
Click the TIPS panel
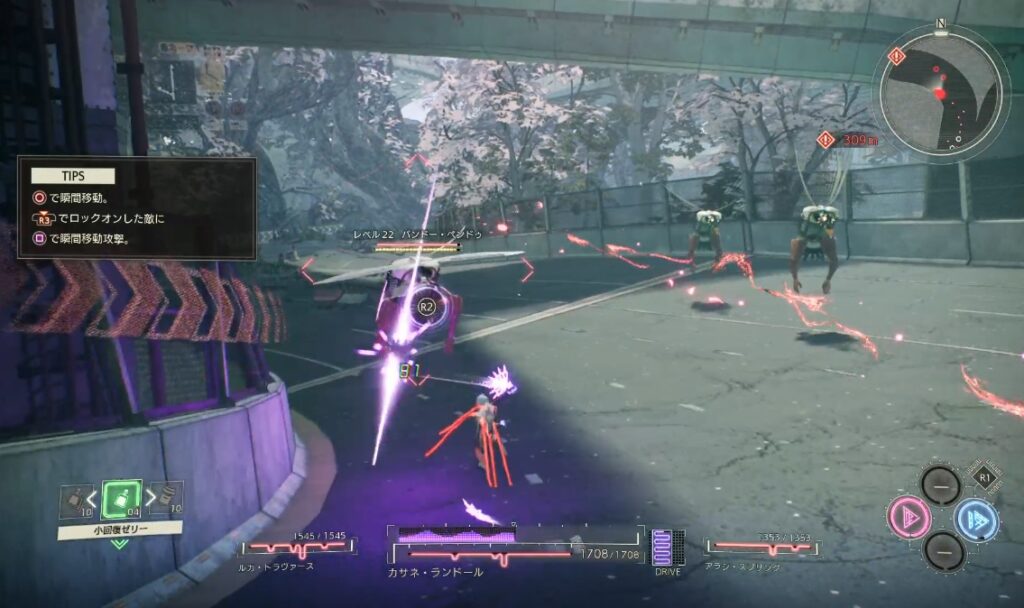pos(137,208)
